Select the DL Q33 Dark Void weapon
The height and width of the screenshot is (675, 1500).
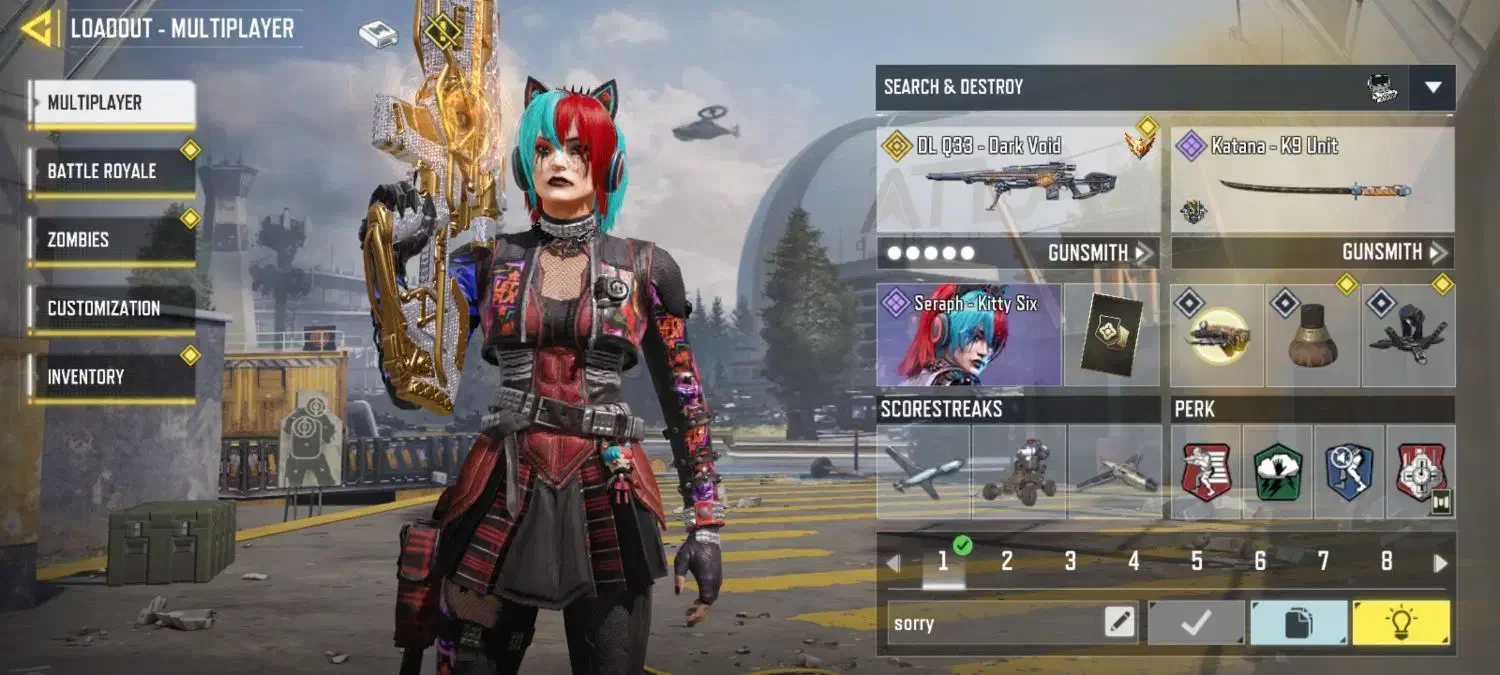[x=1018, y=180]
